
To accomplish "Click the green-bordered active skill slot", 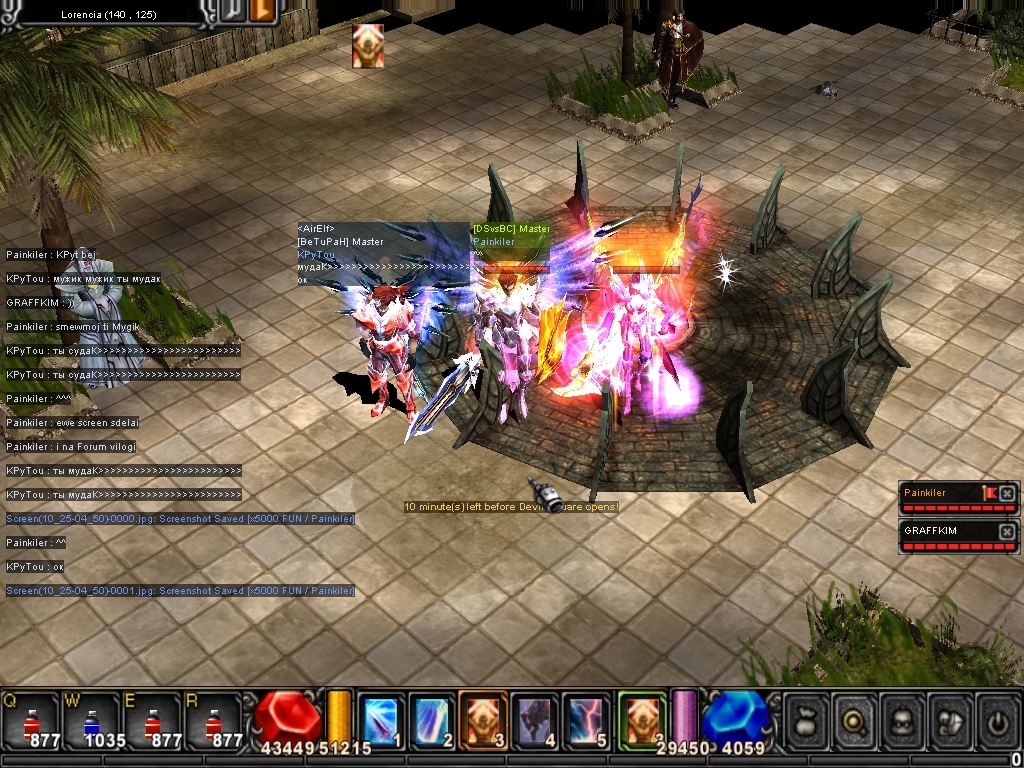I will [641, 720].
